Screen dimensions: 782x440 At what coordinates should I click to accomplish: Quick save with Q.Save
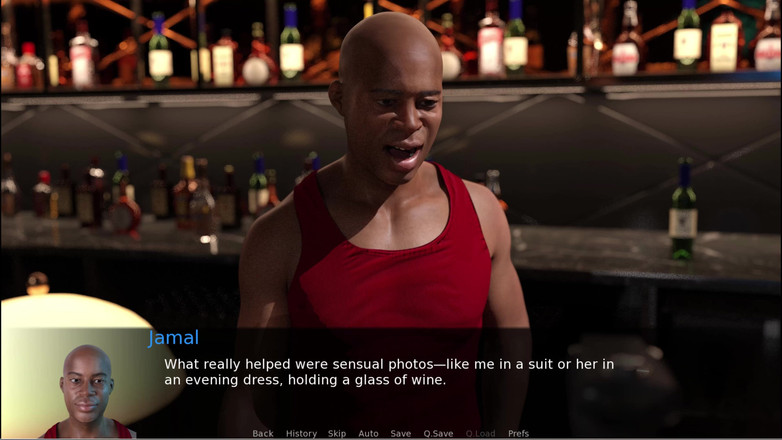[438, 434]
